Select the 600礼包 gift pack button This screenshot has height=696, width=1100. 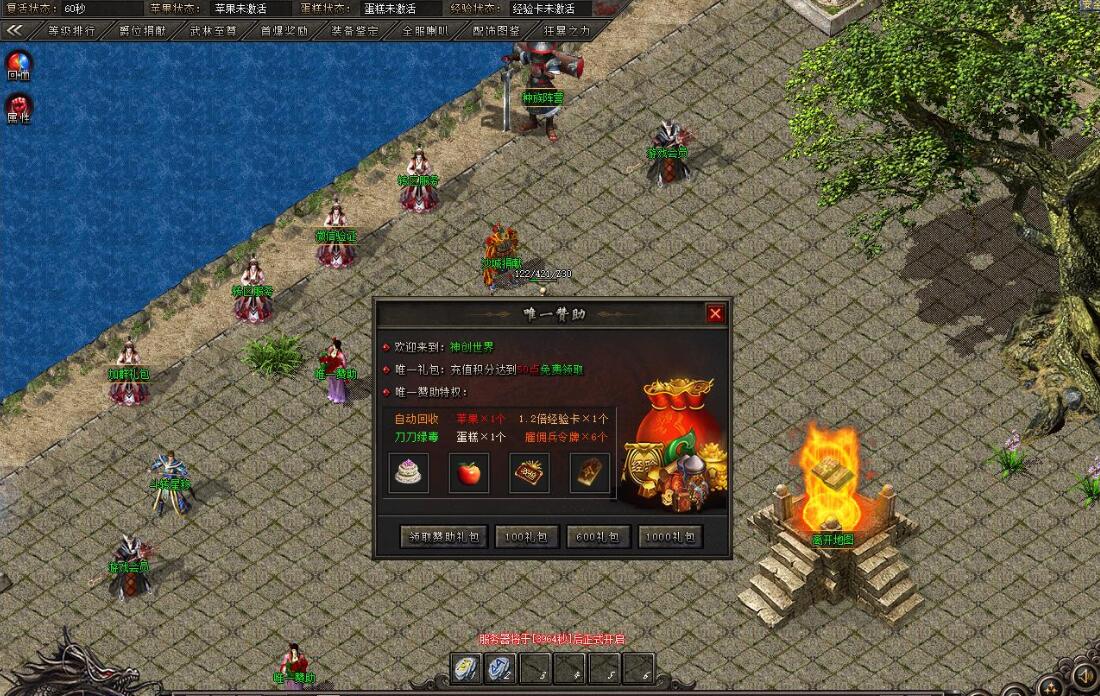(598, 537)
